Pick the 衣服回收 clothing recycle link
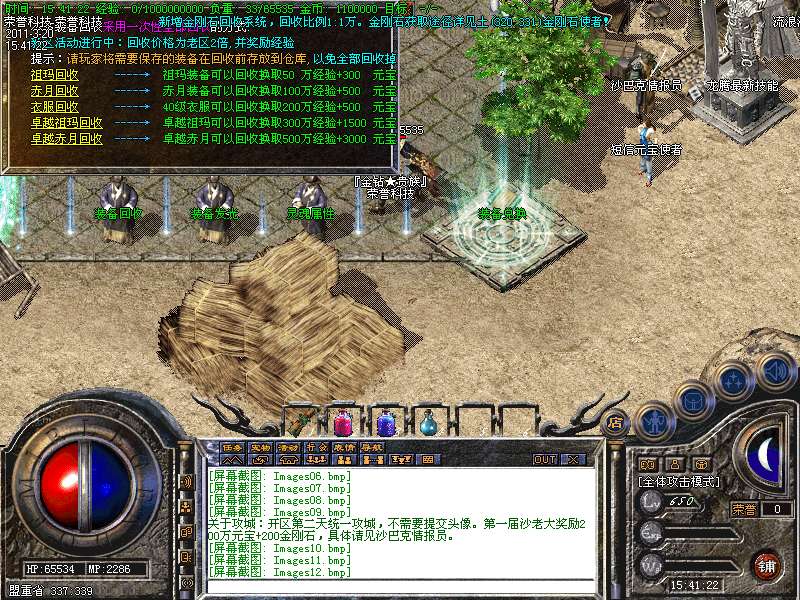 (x=54, y=106)
